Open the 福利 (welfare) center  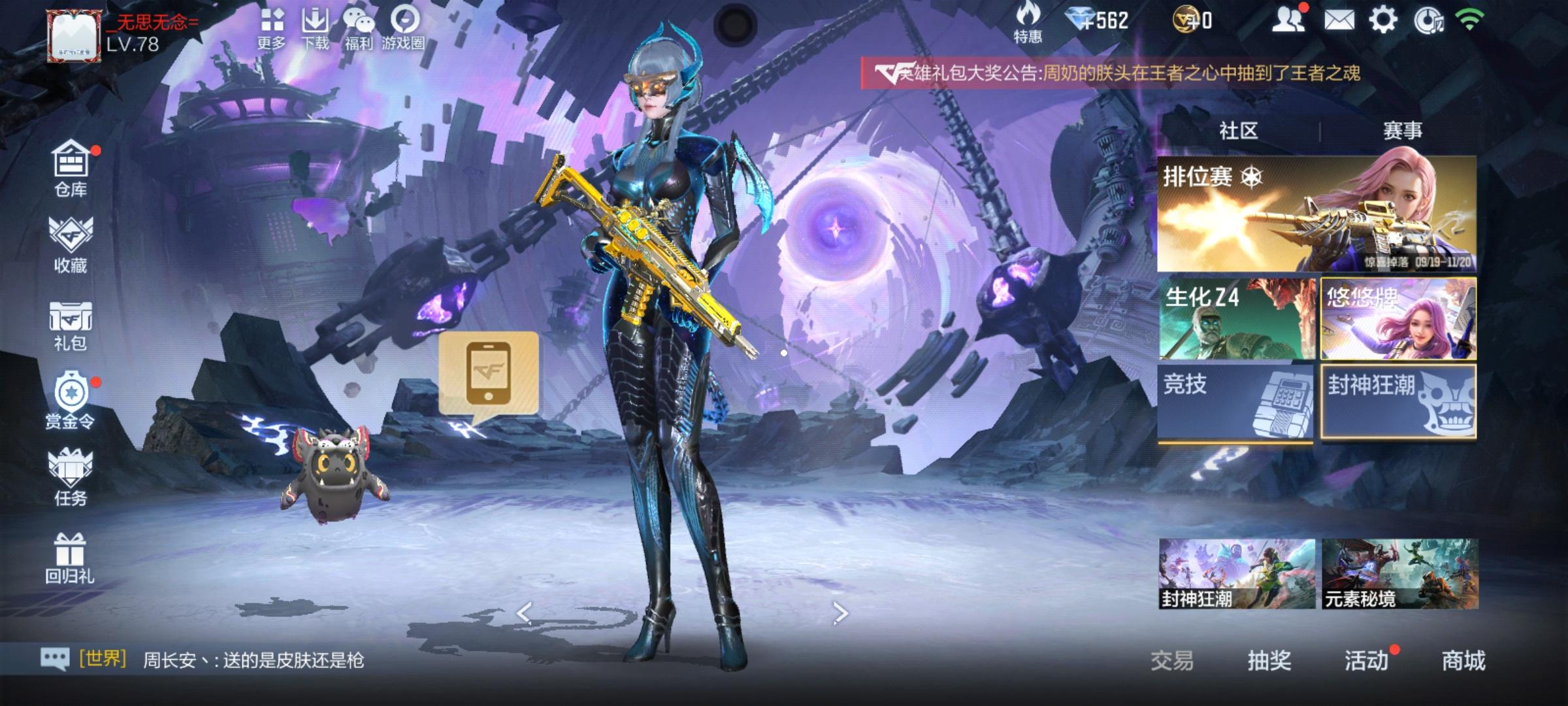[359, 26]
